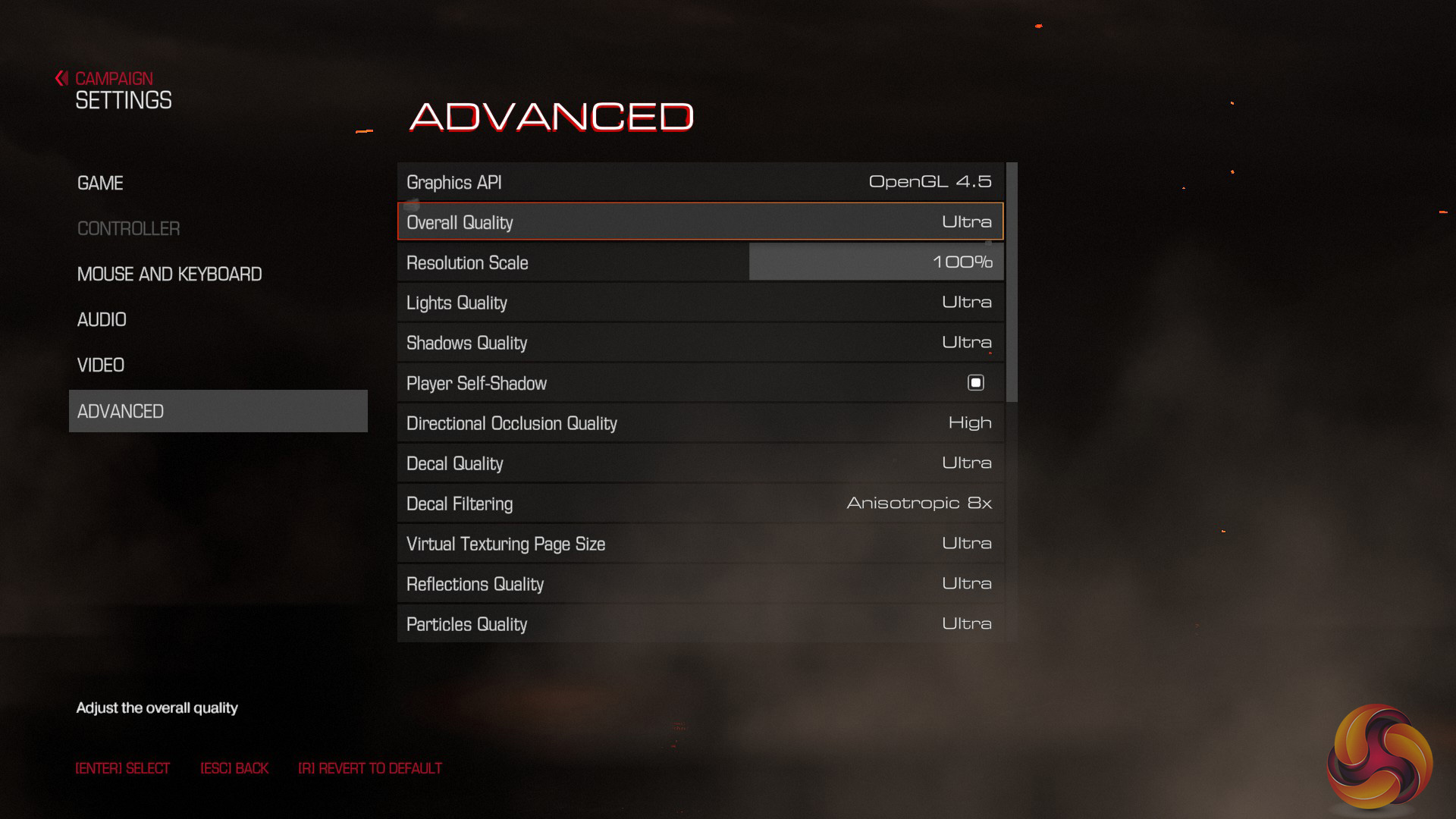Switch to Mouse and Keyboard settings

pos(169,275)
